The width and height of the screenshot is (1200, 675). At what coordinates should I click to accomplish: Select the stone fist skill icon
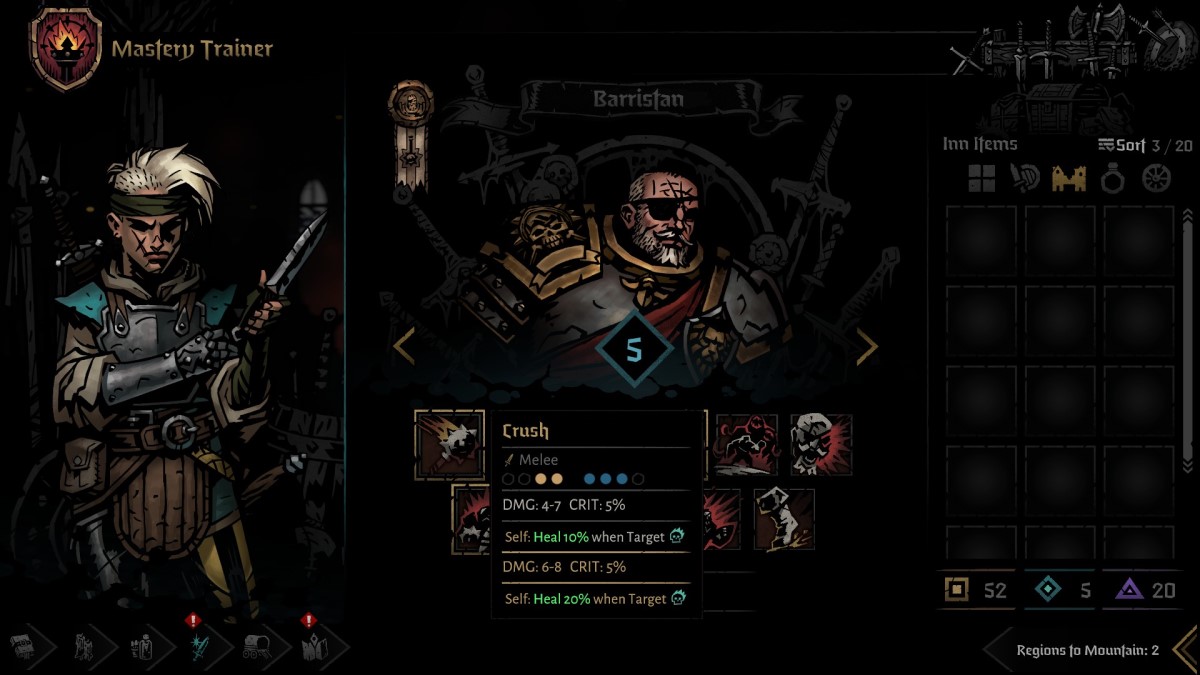(783, 519)
